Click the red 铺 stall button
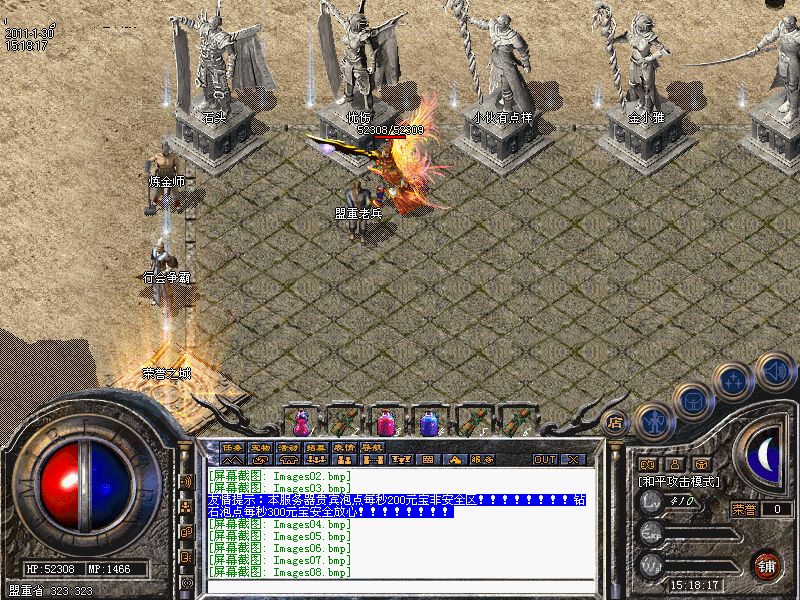 [x=766, y=564]
